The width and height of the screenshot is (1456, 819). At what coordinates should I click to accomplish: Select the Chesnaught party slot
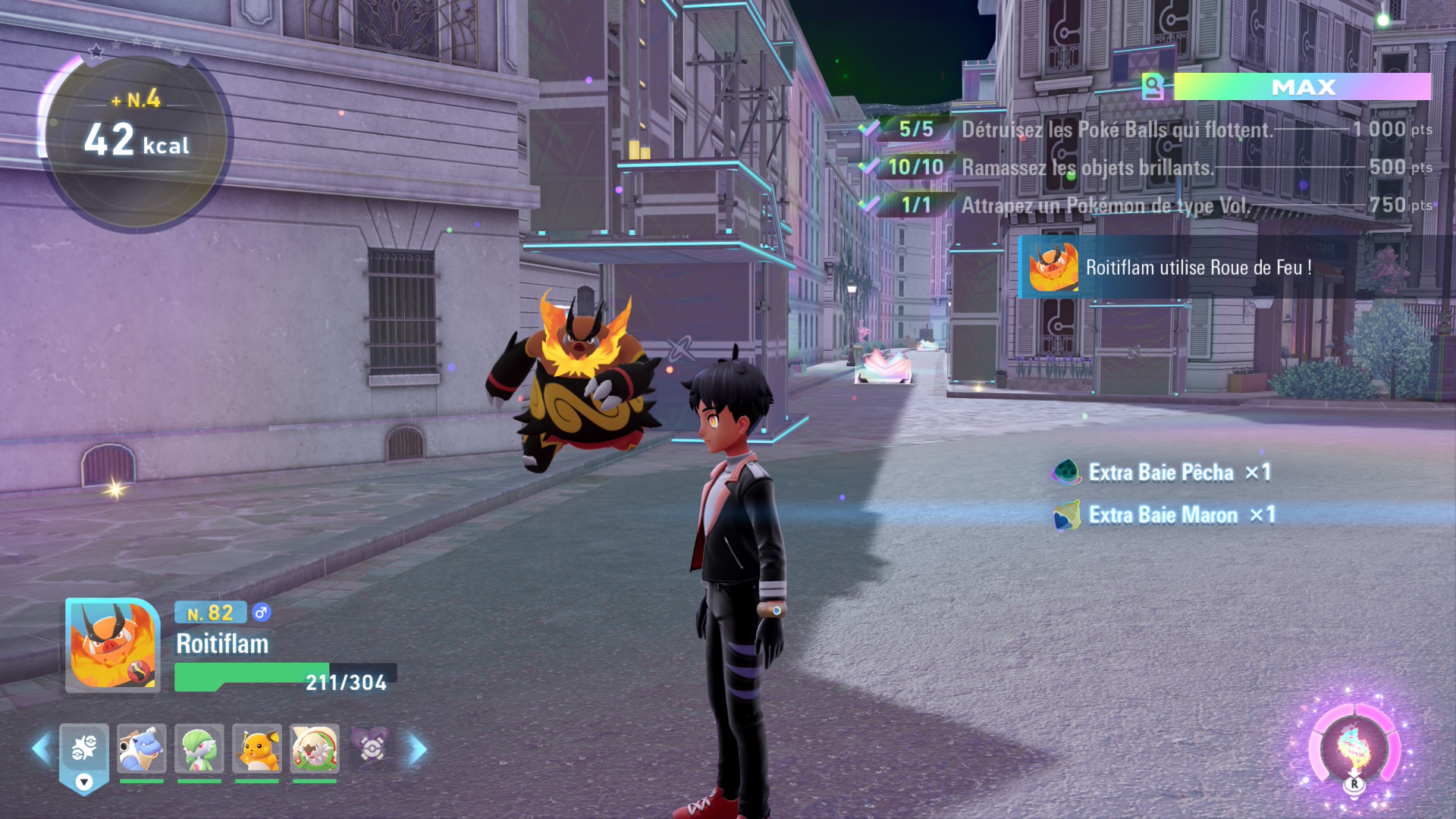coord(315,749)
